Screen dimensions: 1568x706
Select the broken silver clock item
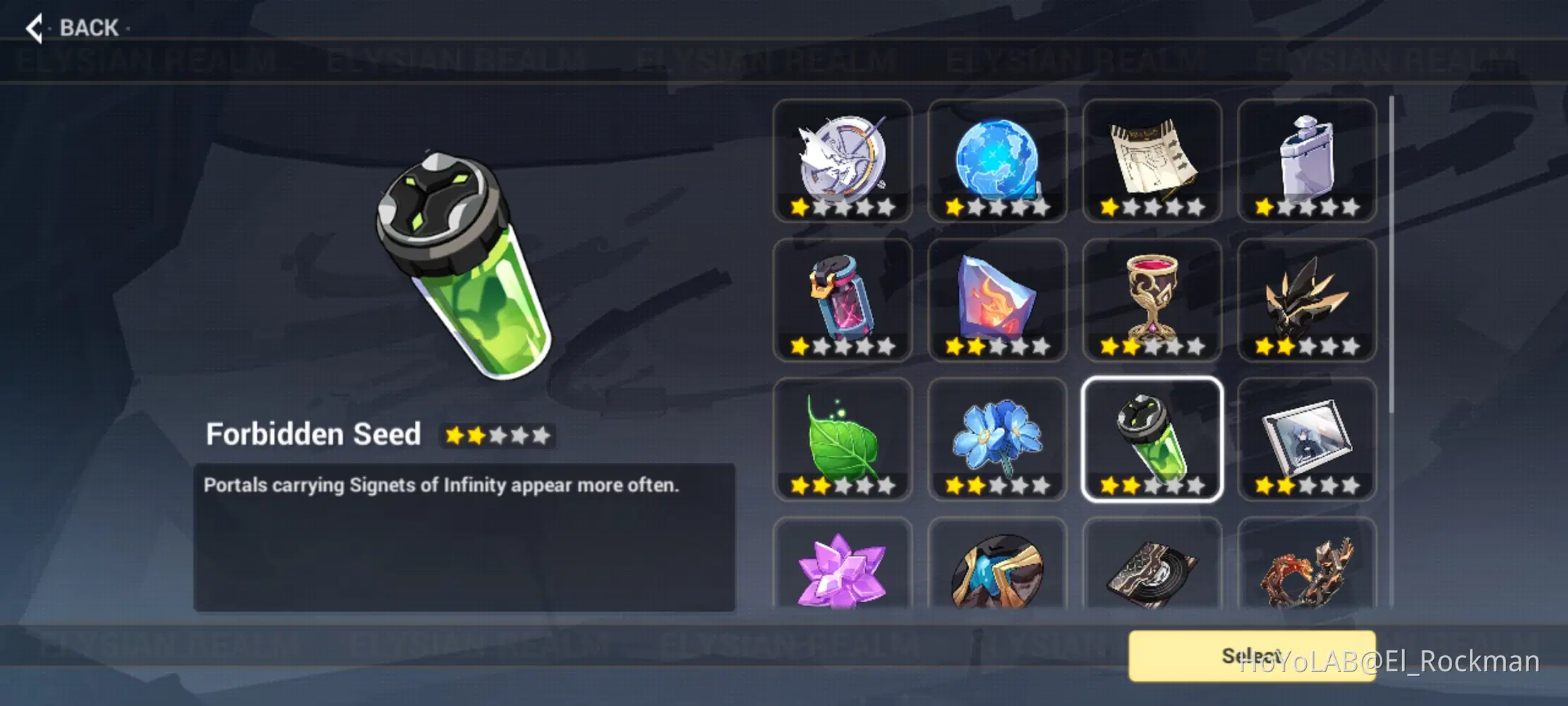[x=842, y=161]
